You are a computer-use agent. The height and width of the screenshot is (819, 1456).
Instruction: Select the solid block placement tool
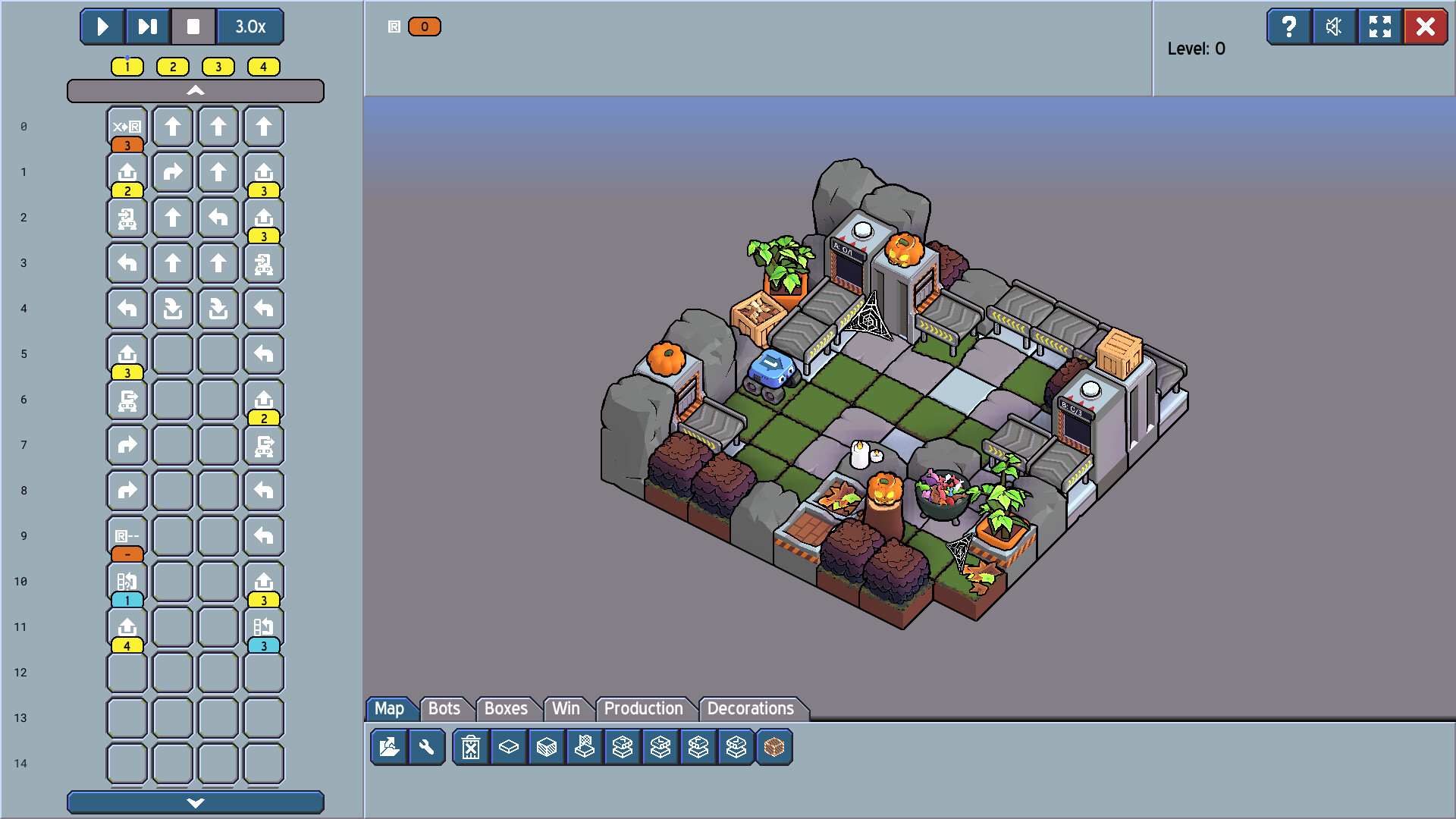546,748
